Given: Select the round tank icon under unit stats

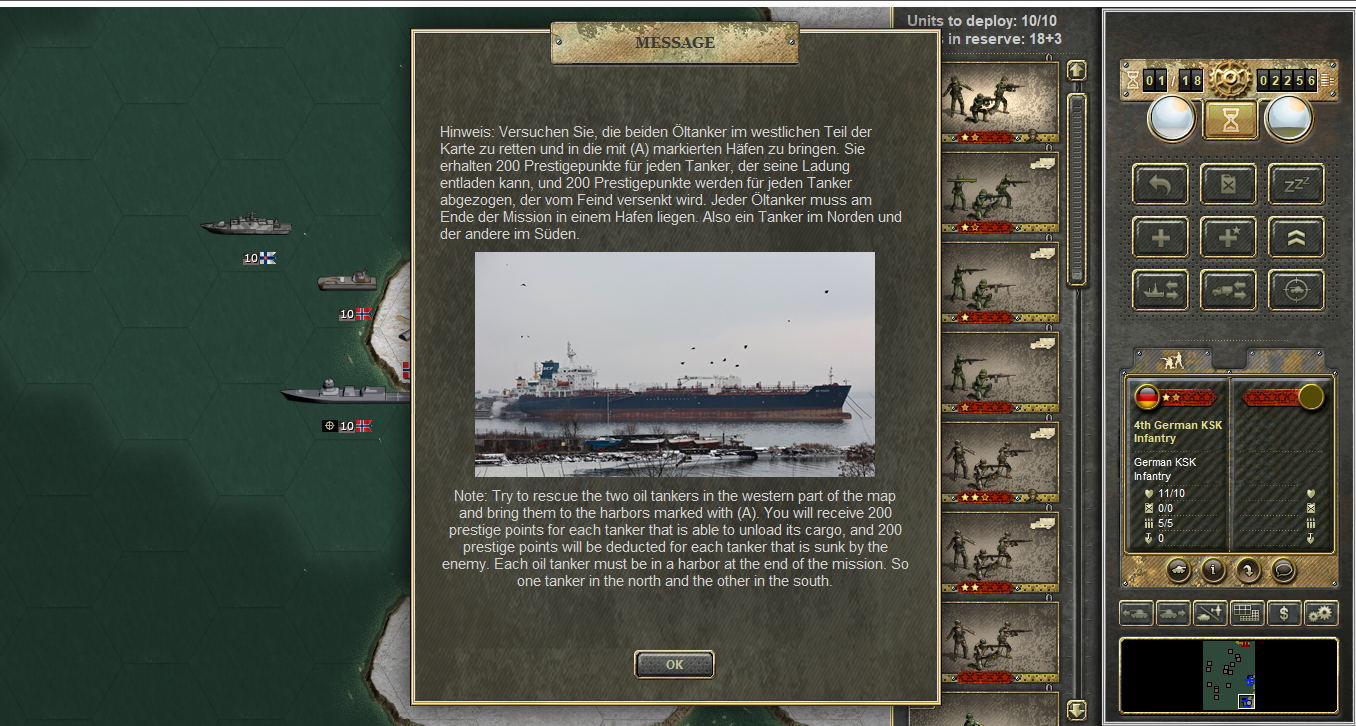Looking at the screenshot, I should [x=1178, y=570].
